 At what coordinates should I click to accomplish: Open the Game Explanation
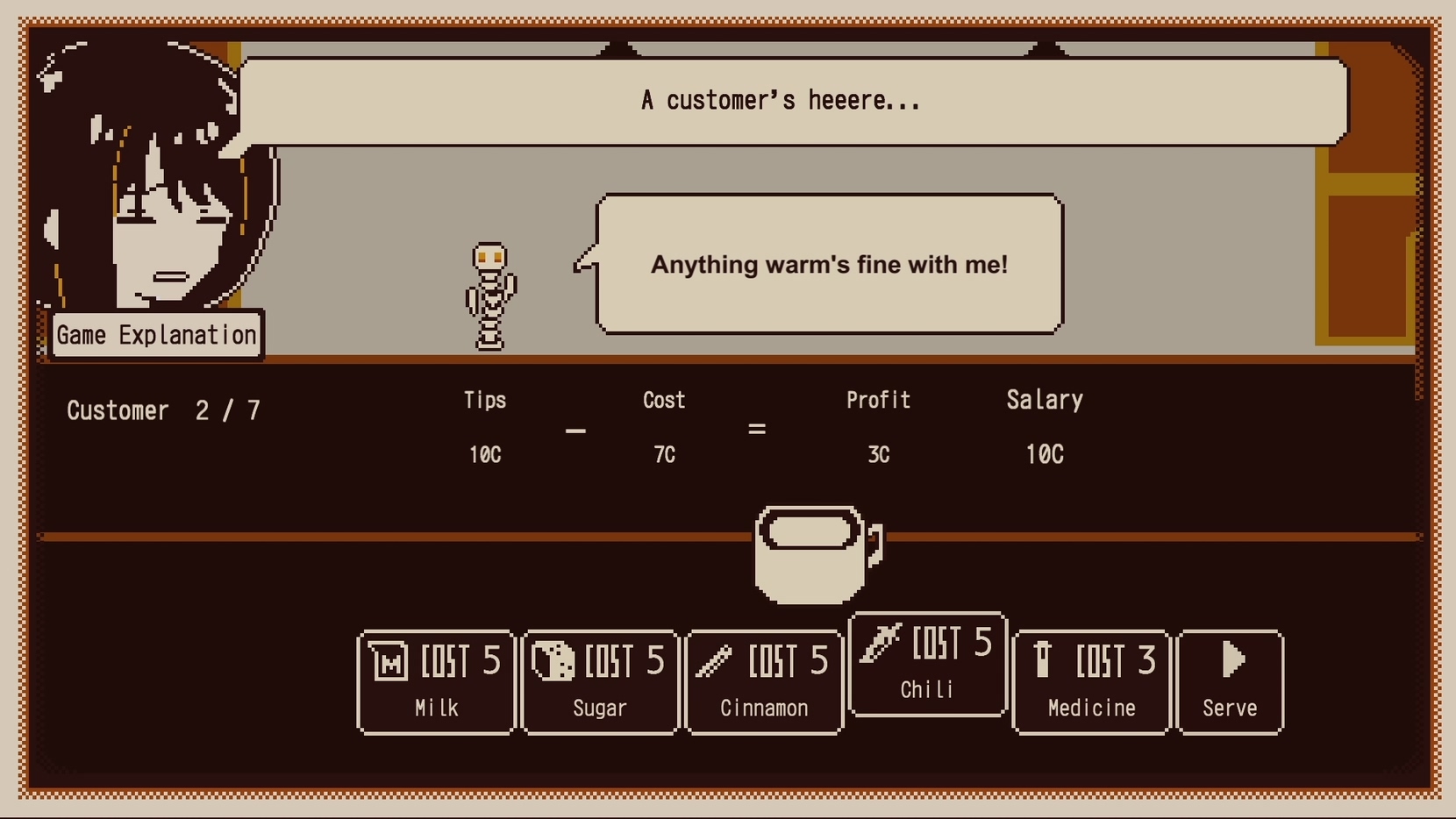pyautogui.click(x=156, y=335)
